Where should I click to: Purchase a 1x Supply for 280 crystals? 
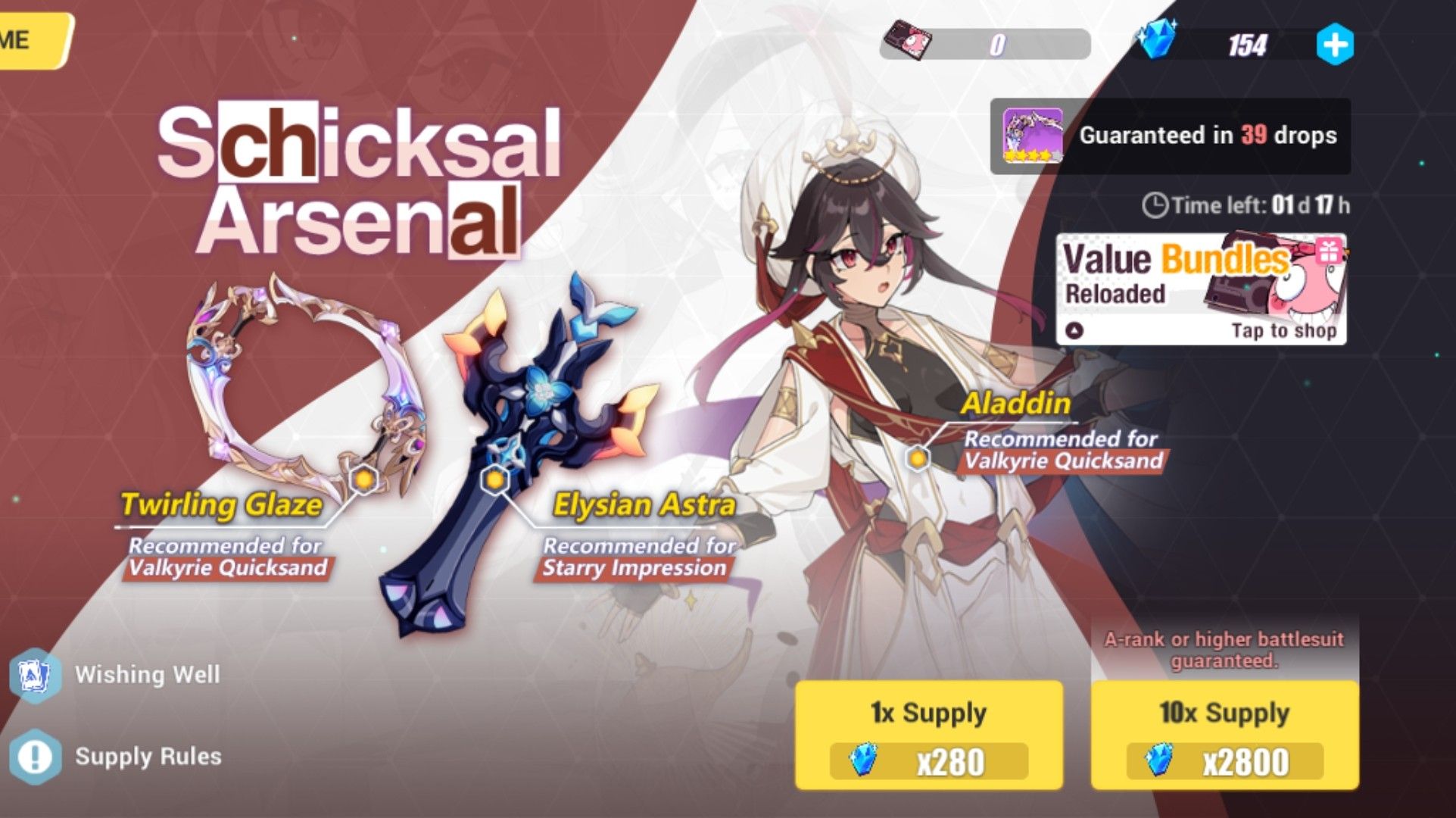coord(928,732)
